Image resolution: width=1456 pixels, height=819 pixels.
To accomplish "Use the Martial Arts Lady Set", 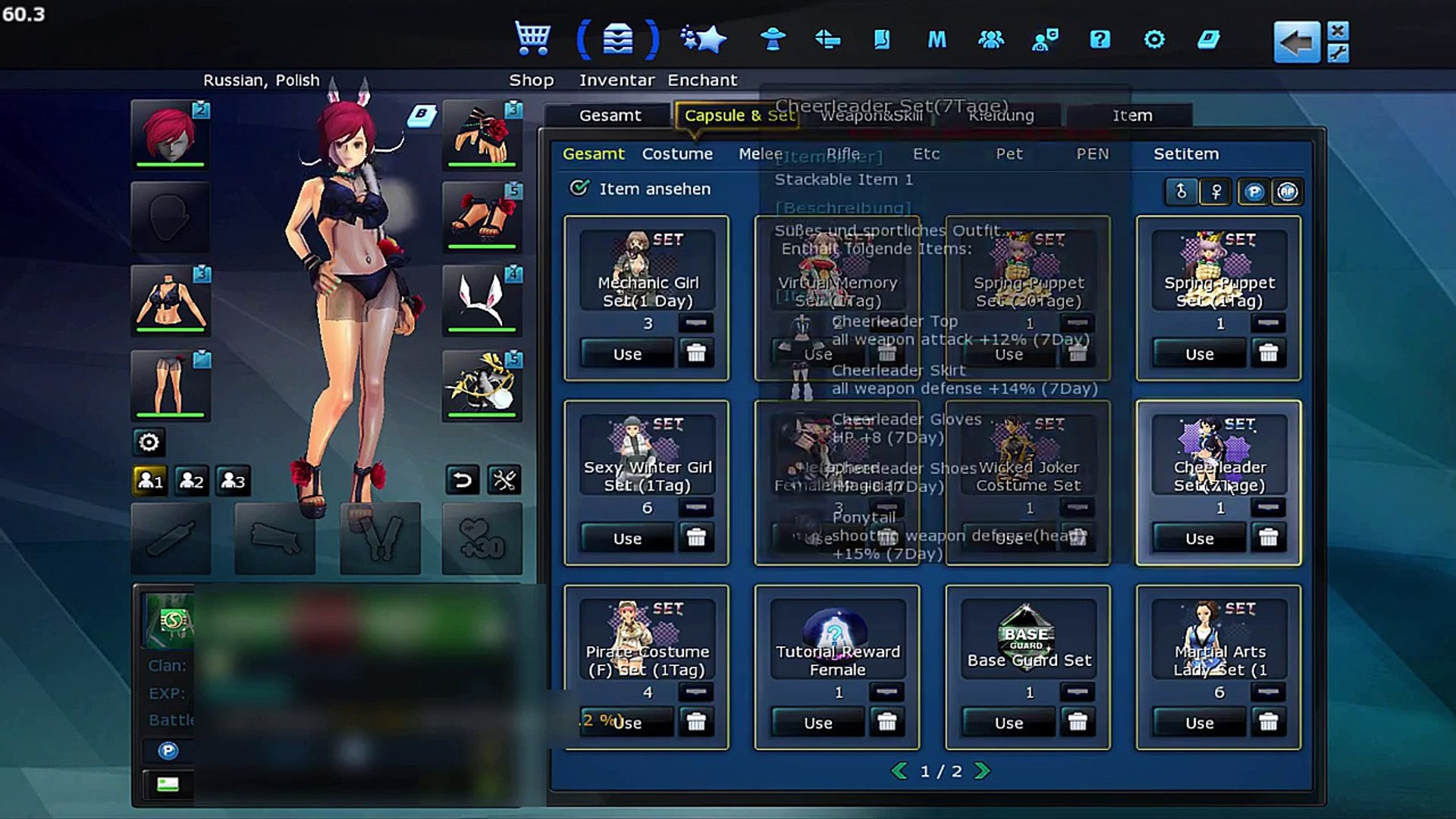I will tap(1199, 723).
